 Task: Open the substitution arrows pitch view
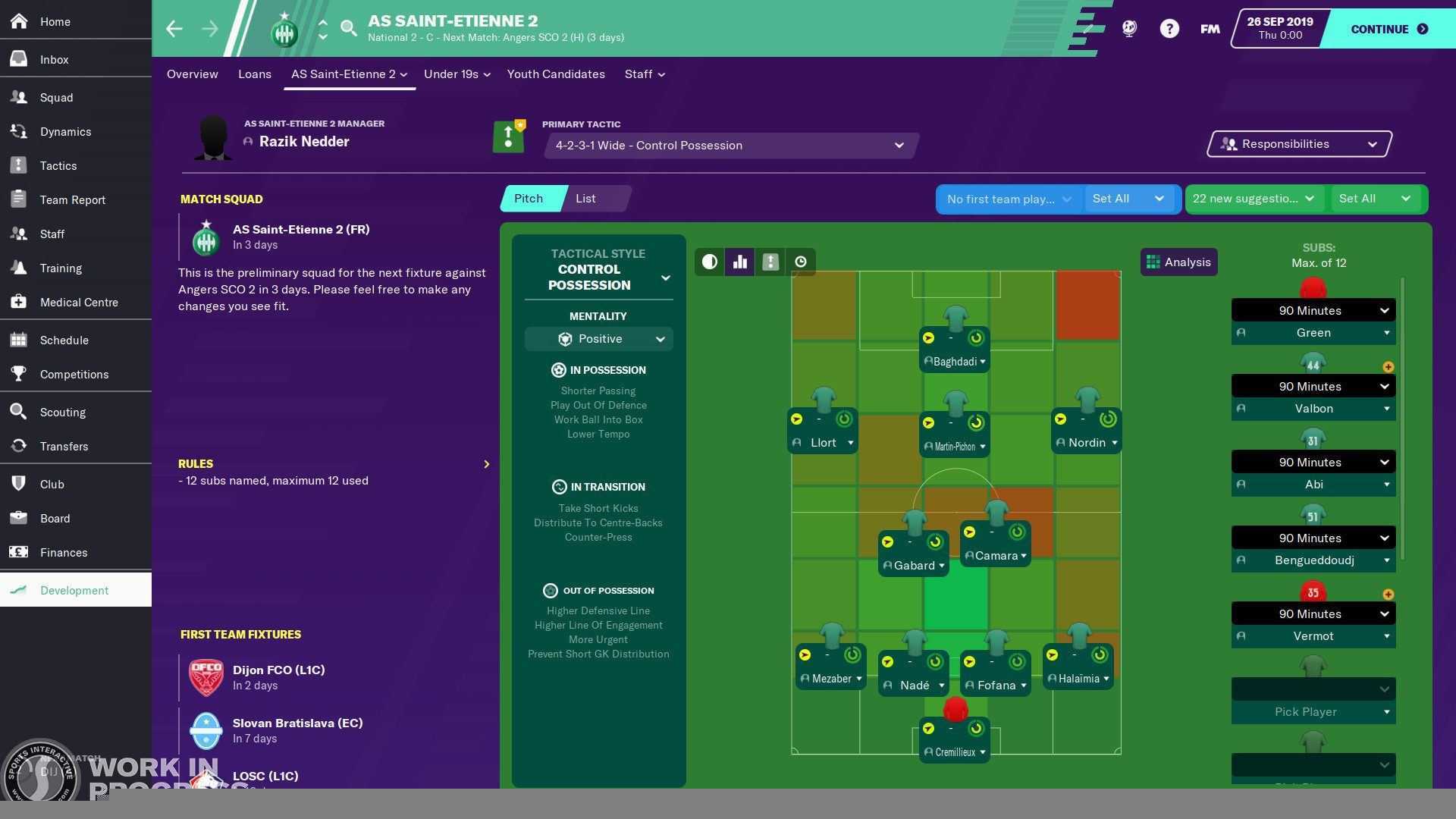coord(770,262)
